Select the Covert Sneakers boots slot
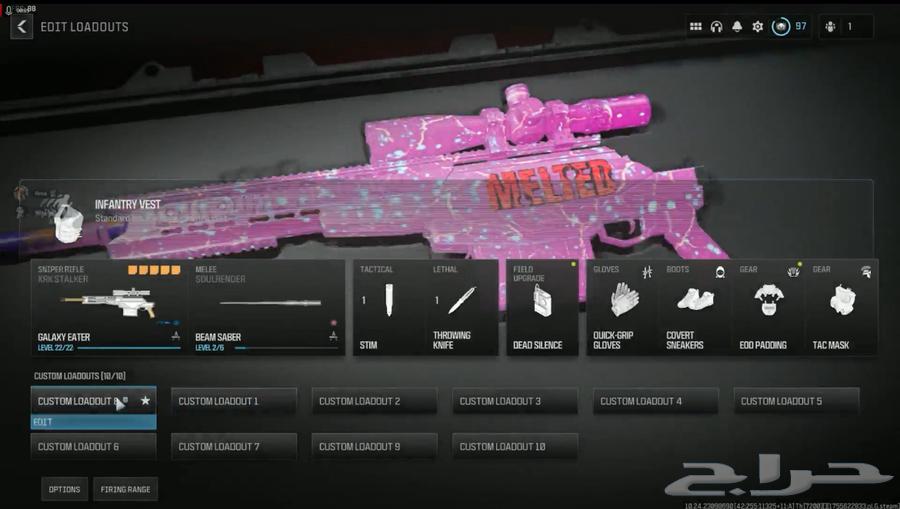The width and height of the screenshot is (900, 509). point(694,308)
